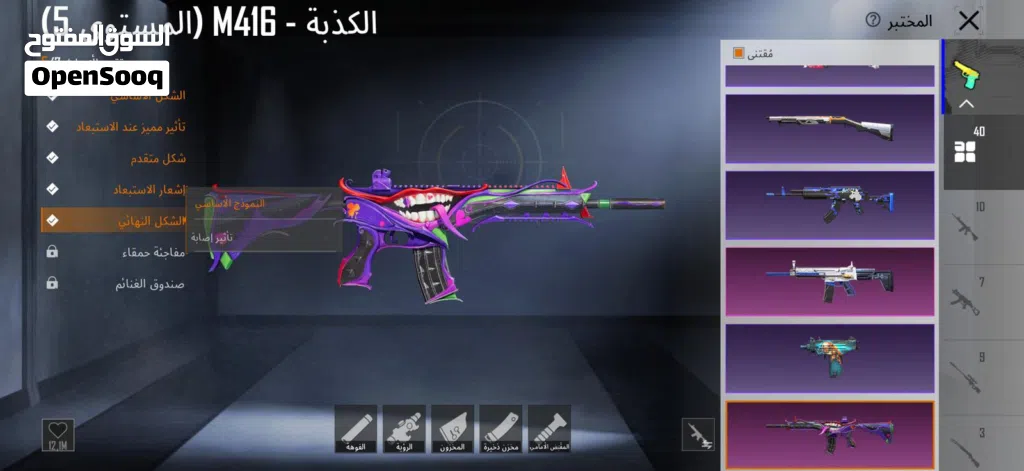Choose the white SCAR rifle skin
This screenshot has width=1024, height=471.
(x=829, y=281)
